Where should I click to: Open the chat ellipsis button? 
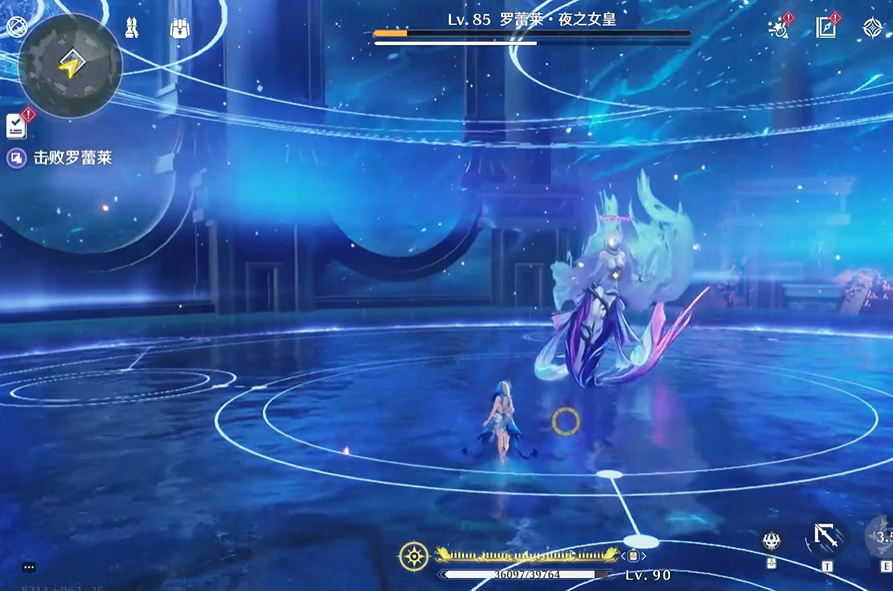point(28,568)
